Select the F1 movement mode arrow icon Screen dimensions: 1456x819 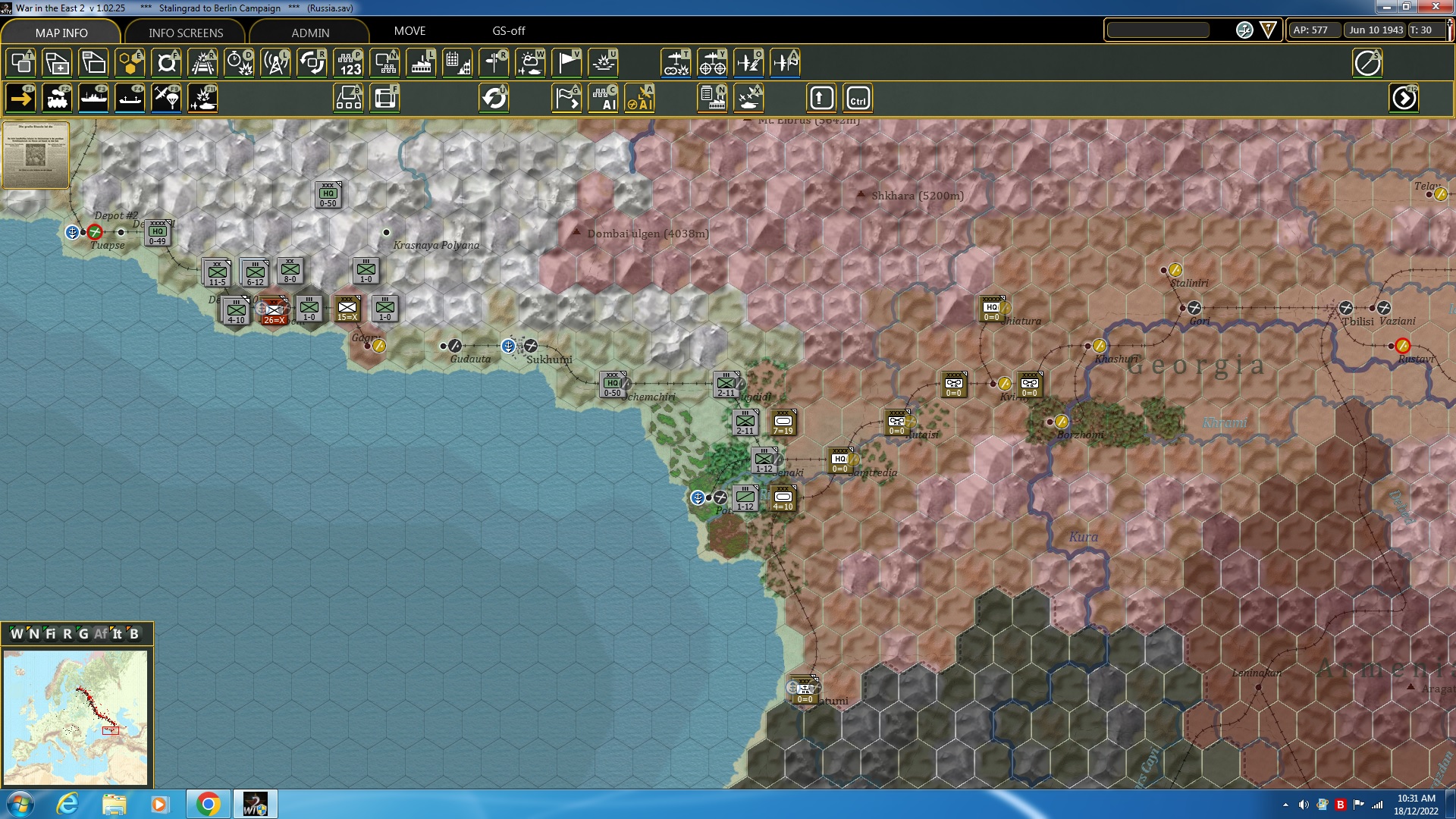point(20,98)
